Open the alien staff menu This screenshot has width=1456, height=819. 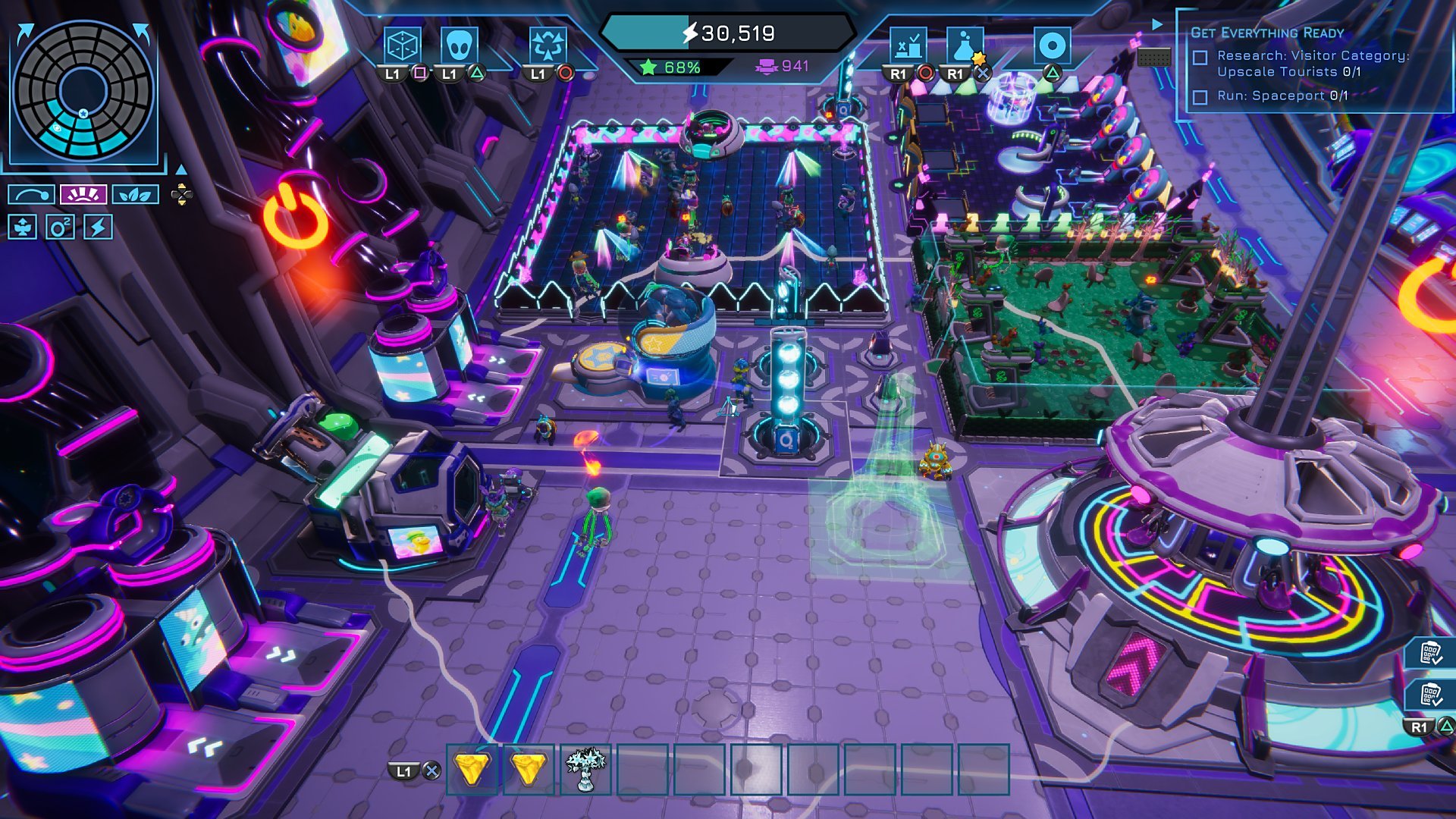(x=459, y=45)
